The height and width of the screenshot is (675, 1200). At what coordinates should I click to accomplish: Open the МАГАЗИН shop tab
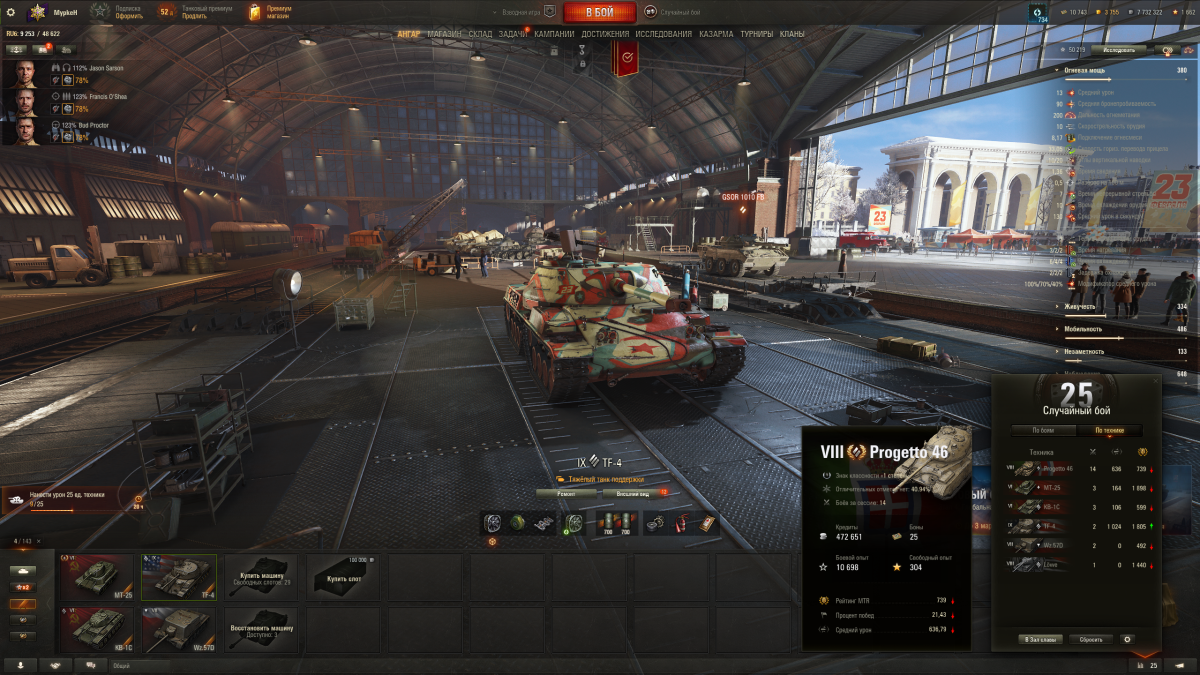pyautogui.click(x=444, y=34)
